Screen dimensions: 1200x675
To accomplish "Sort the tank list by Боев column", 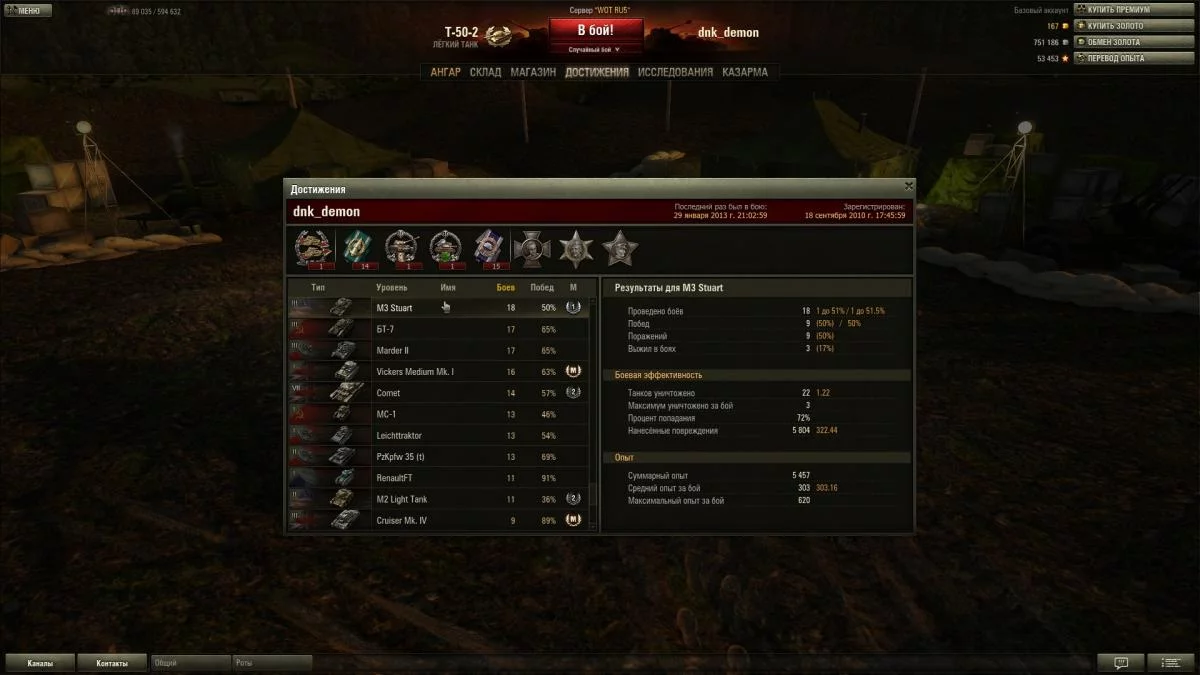I will [506, 288].
